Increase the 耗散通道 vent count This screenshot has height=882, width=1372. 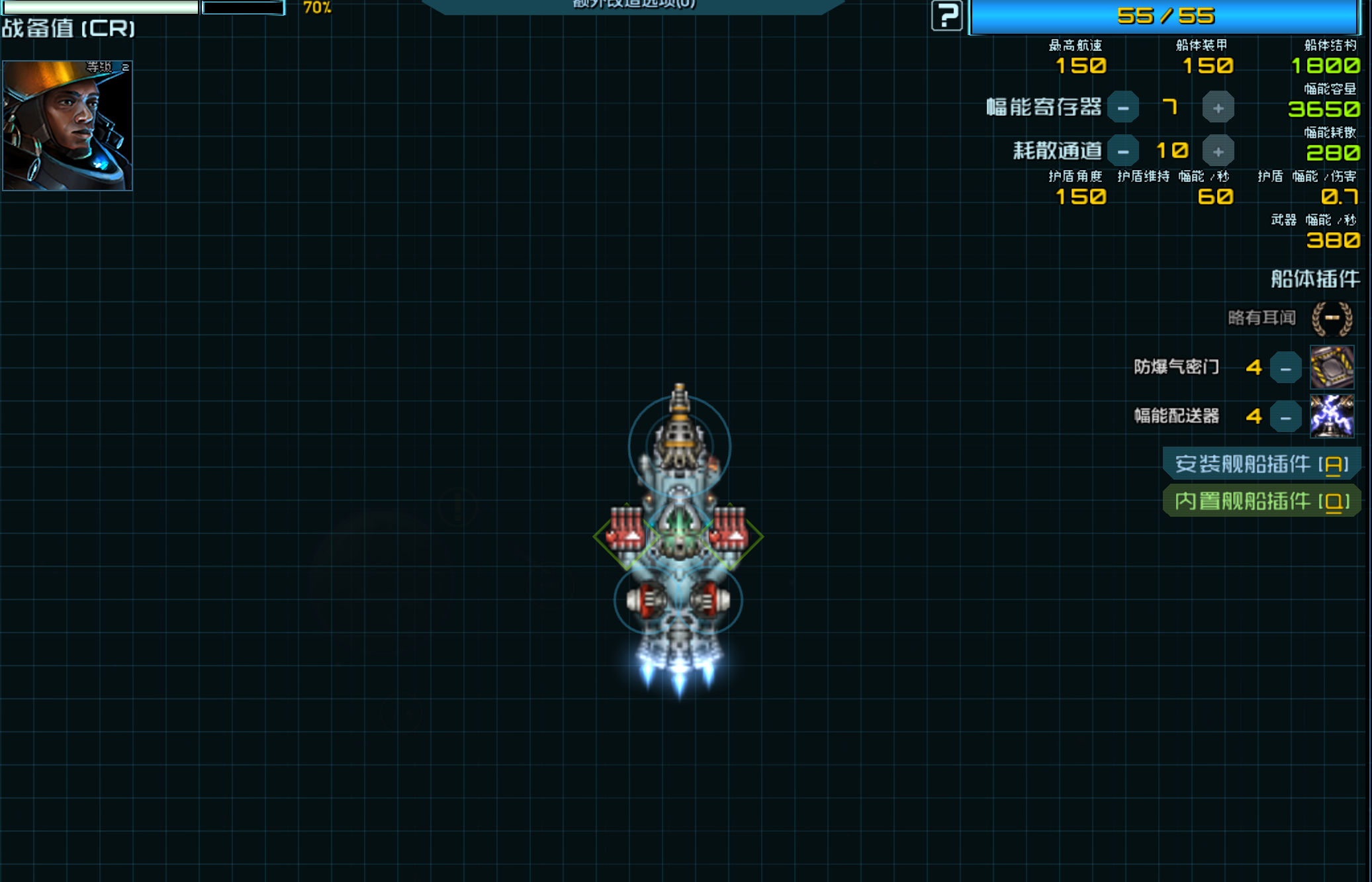point(1218,152)
